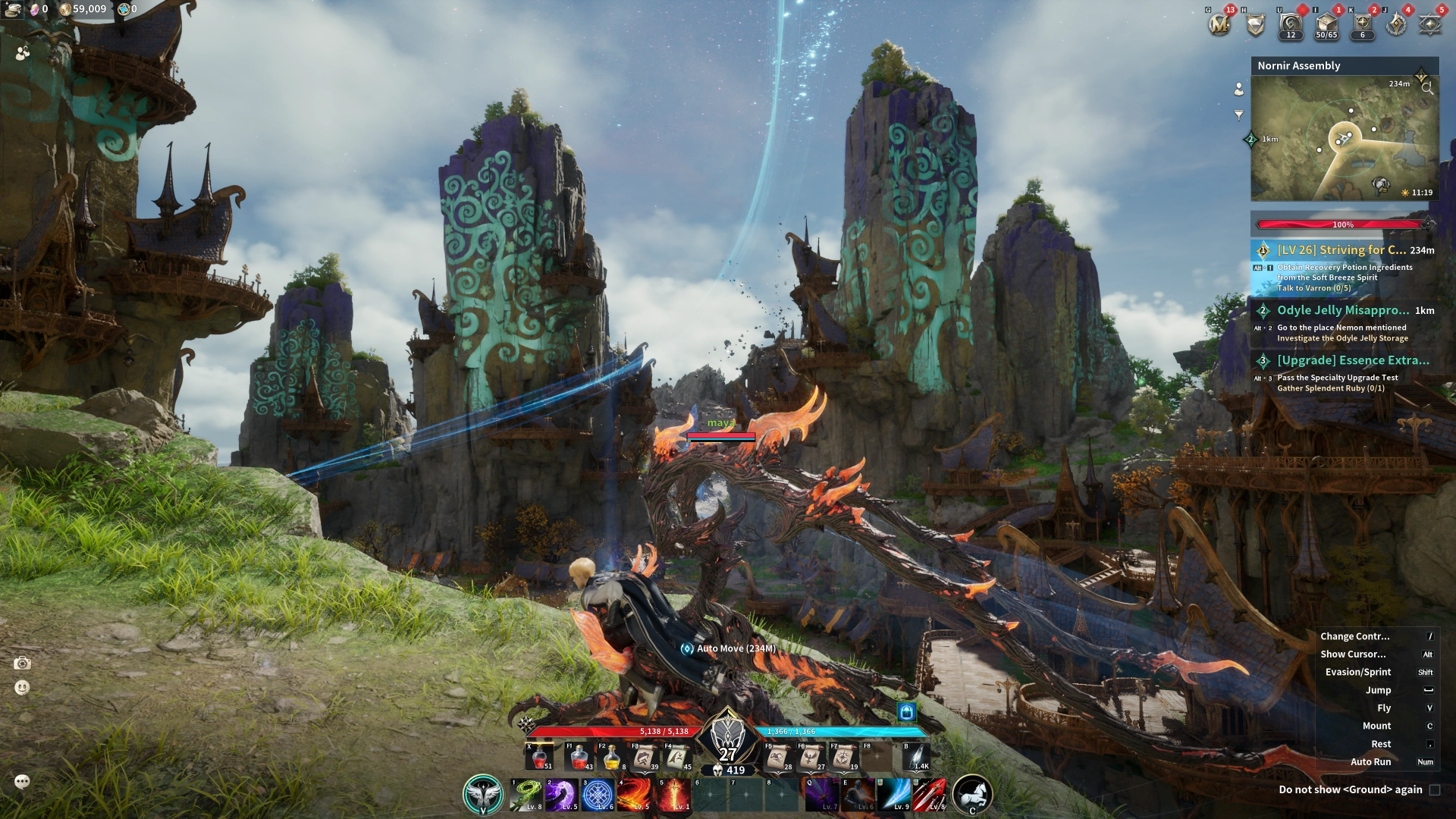Screen dimensions: 1456x819
Task: Open the inventory bag showing 50/65
Action: point(1326,26)
